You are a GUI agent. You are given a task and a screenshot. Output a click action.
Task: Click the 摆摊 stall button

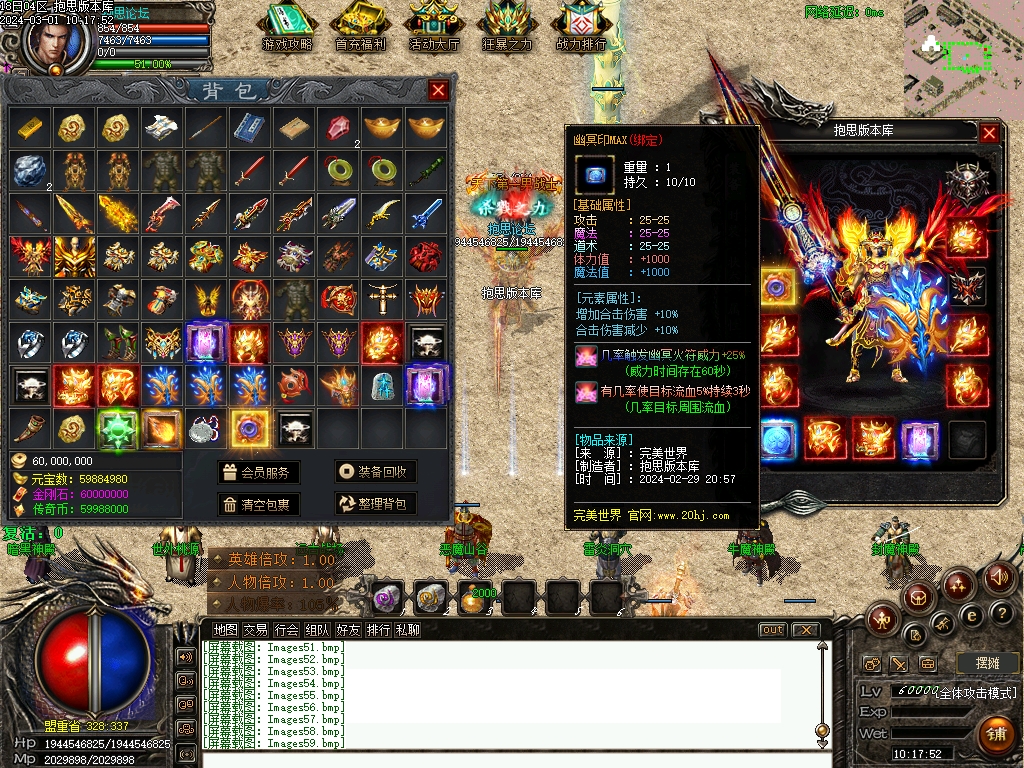tap(986, 663)
